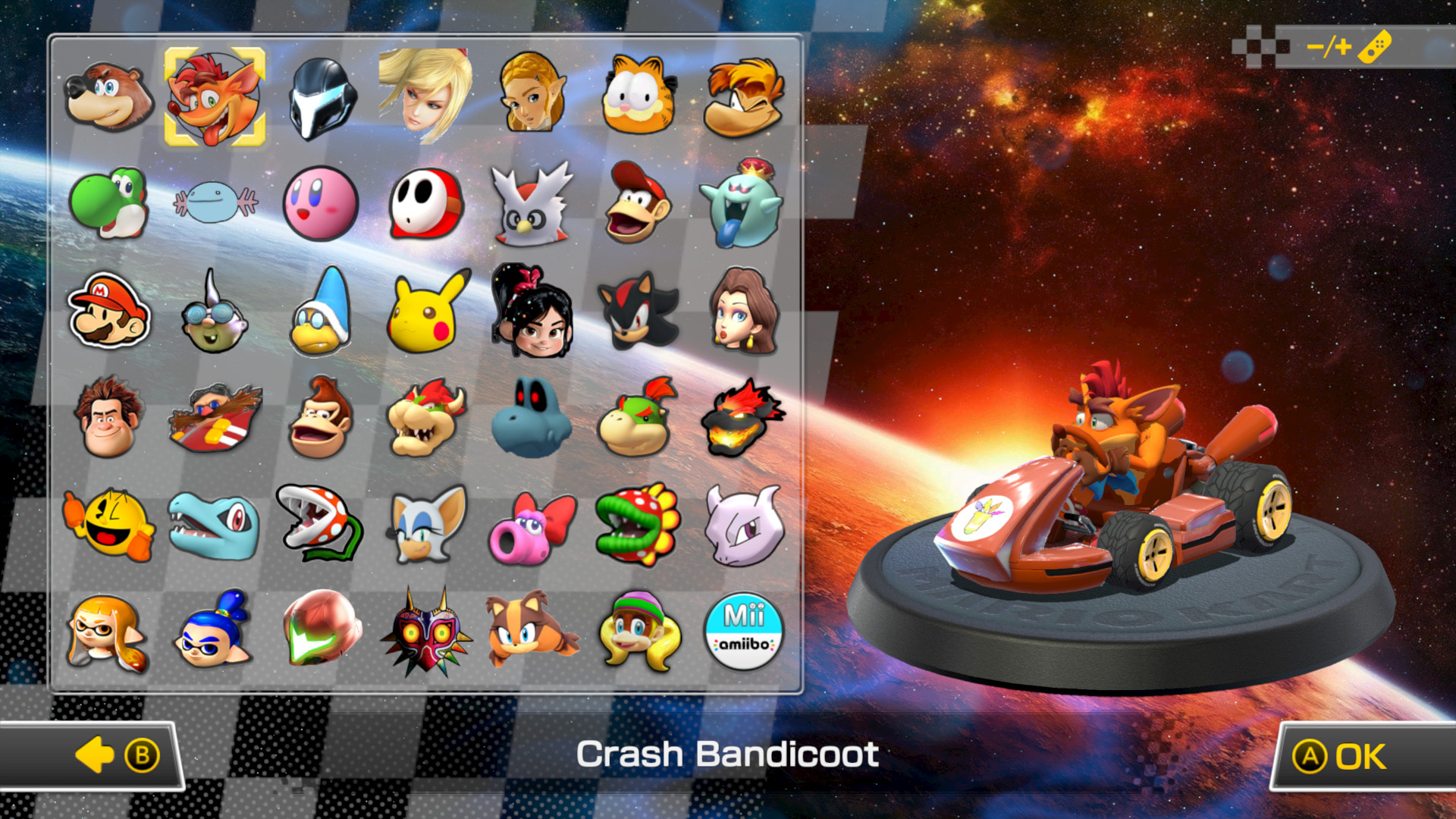Image resolution: width=1456 pixels, height=819 pixels.
Task: Click the controller pairing icon top right
Action: click(1373, 47)
